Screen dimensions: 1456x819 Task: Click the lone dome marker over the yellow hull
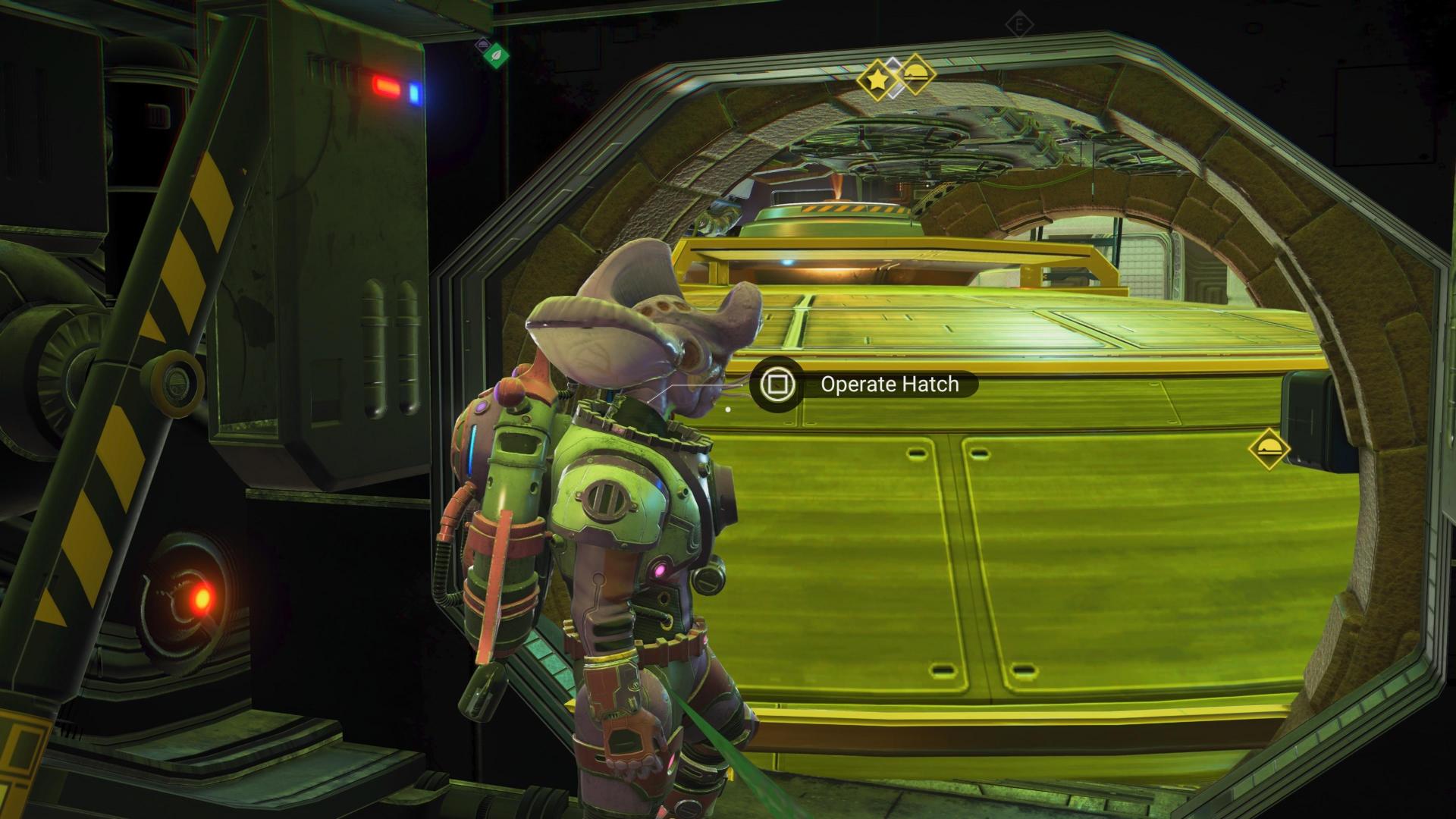pos(1269,449)
